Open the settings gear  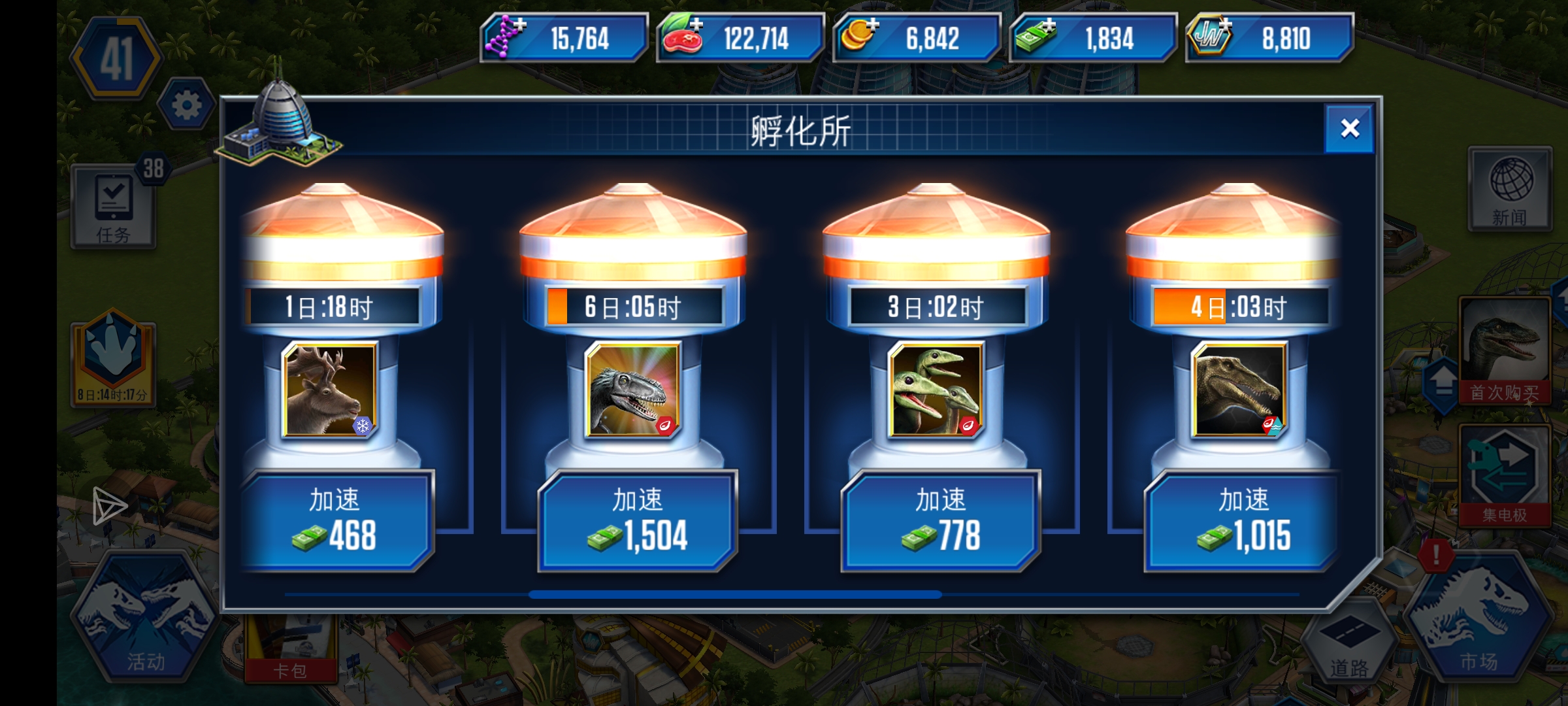[x=187, y=103]
